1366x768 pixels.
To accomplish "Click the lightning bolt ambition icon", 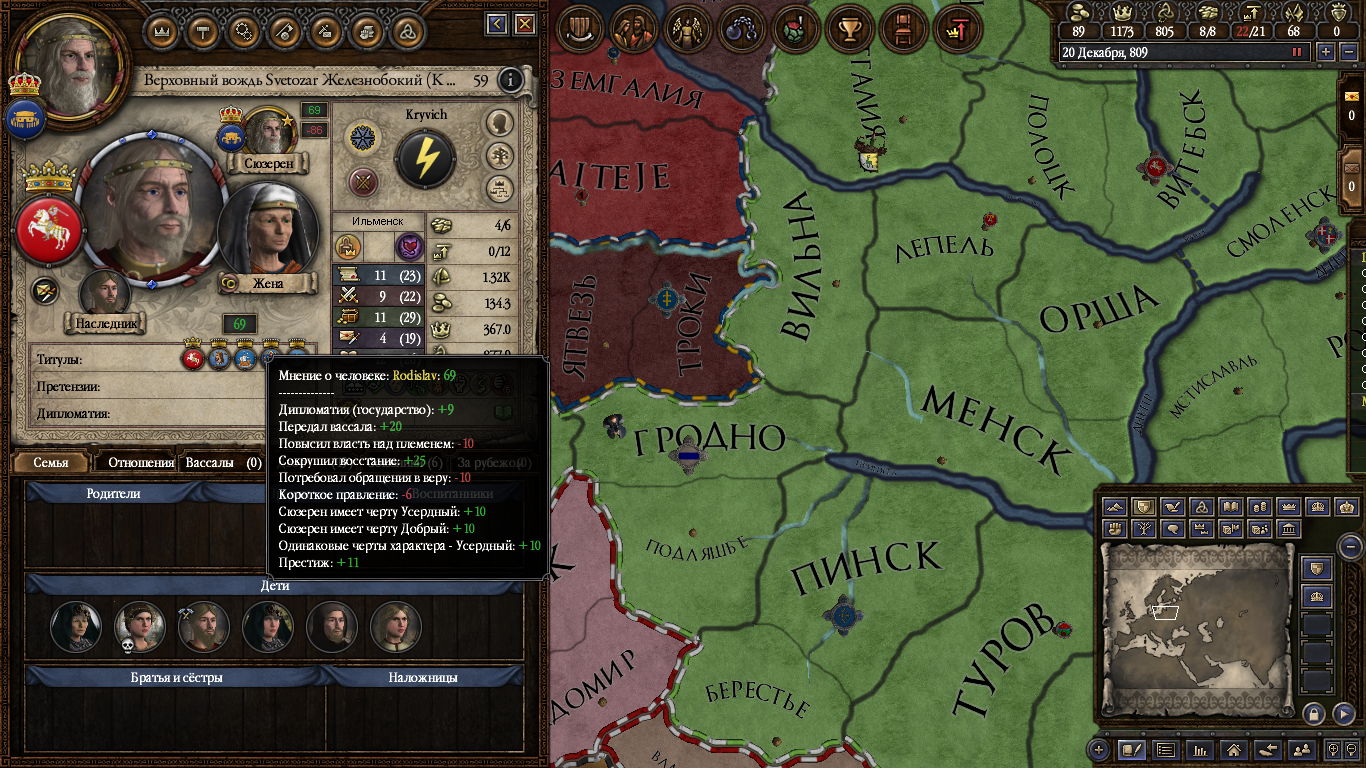I will click(x=425, y=158).
